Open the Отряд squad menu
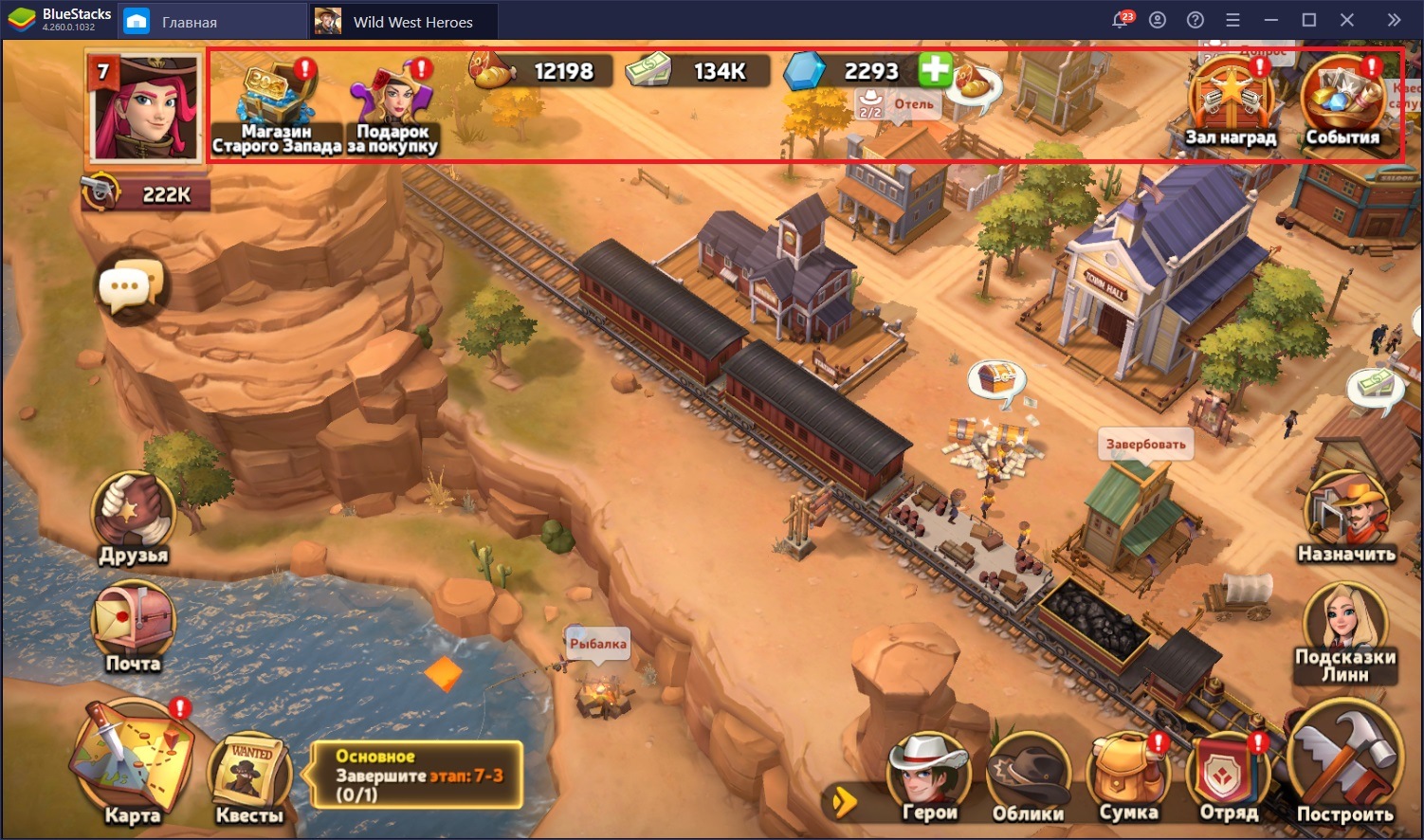This screenshot has width=1424, height=840. click(x=1230, y=777)
